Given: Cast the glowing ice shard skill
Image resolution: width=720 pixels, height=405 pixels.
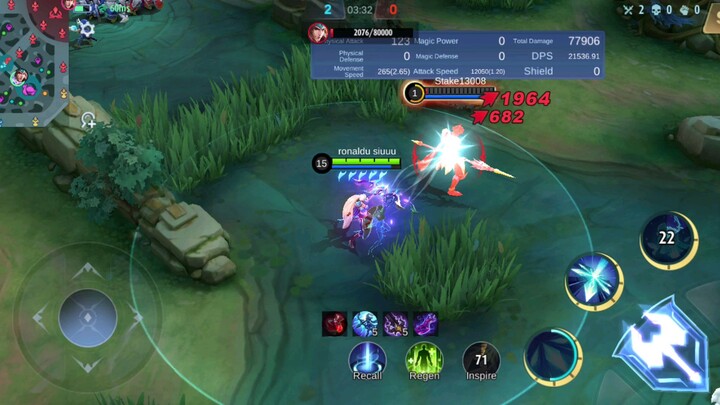Looking at the screenshot, I should point(594,281).
